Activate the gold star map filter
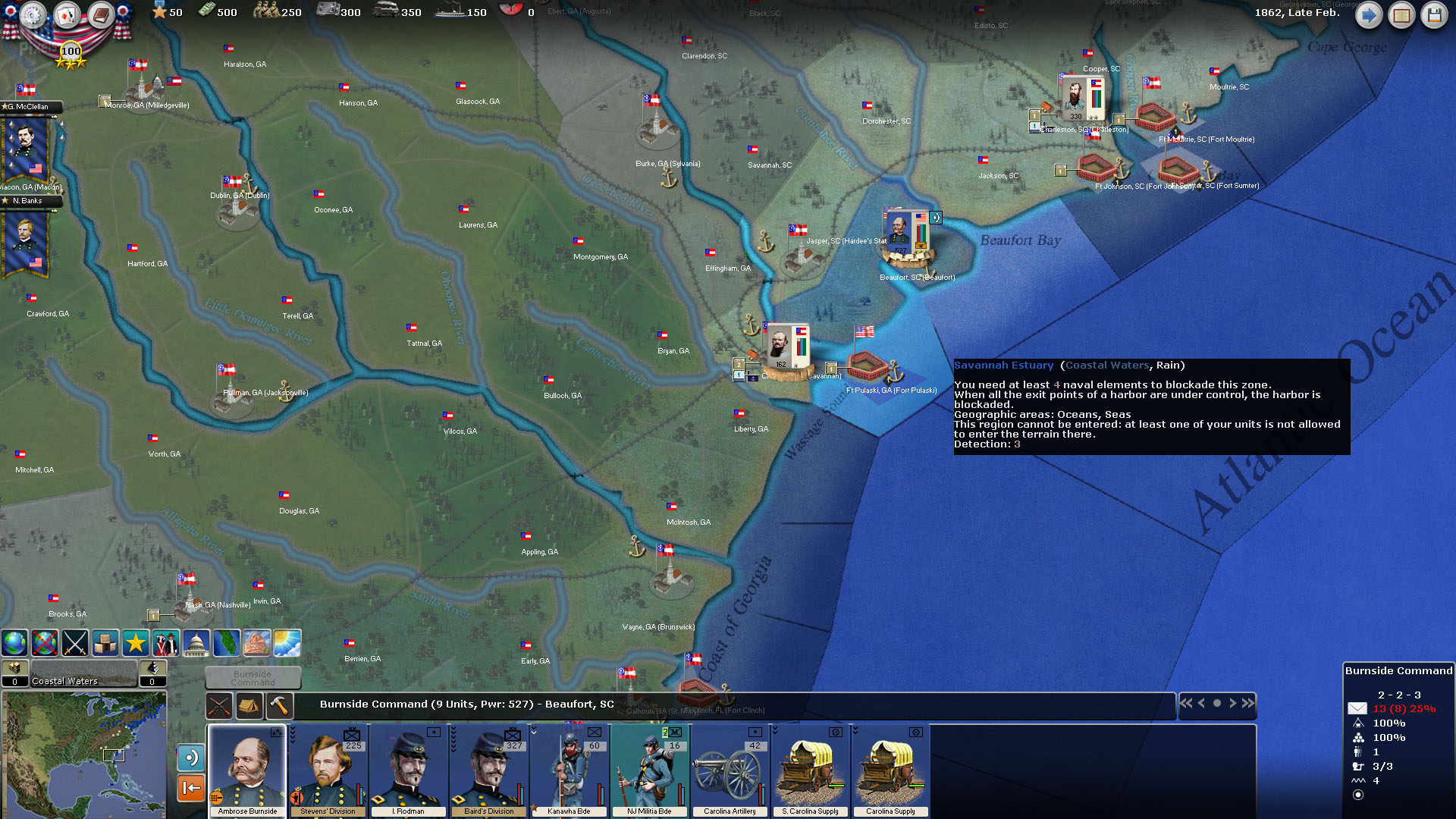This screenshot has width=1456, height=819. [x=136, y=643]
